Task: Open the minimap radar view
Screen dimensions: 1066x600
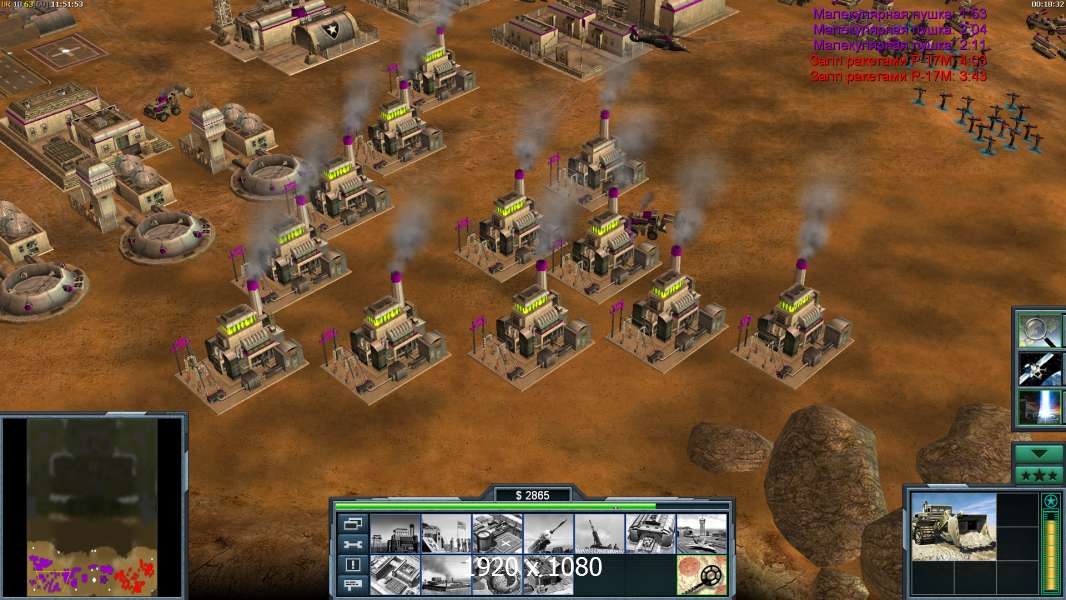Action: (x=93, y=507)
